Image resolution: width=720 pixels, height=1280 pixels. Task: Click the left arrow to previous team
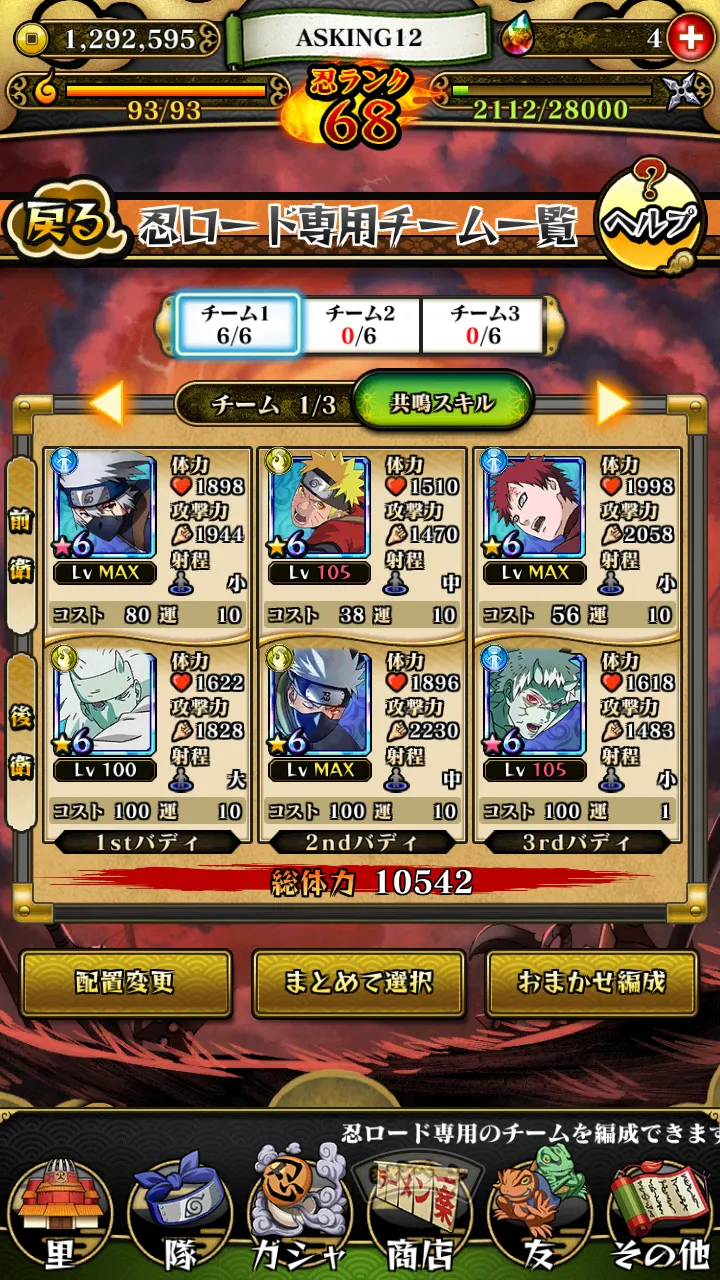click(x=107, y=402)
